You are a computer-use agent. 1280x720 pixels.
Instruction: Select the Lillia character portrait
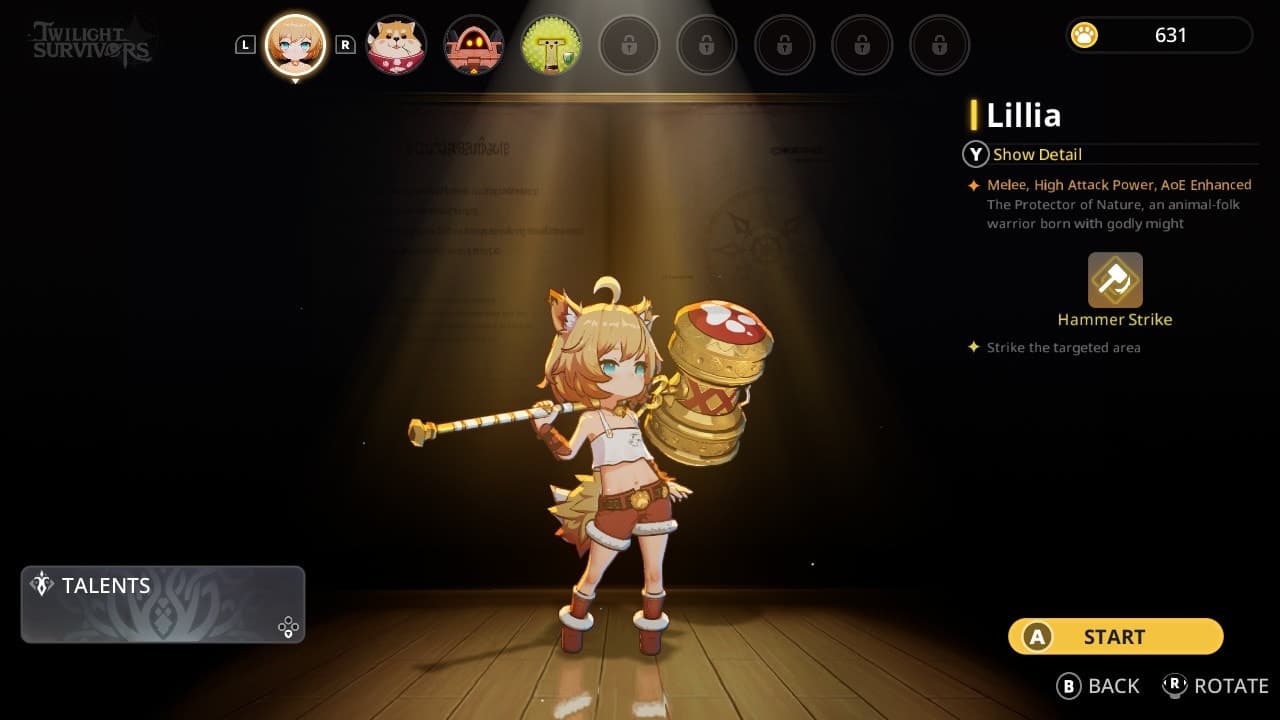click(295, 45)
